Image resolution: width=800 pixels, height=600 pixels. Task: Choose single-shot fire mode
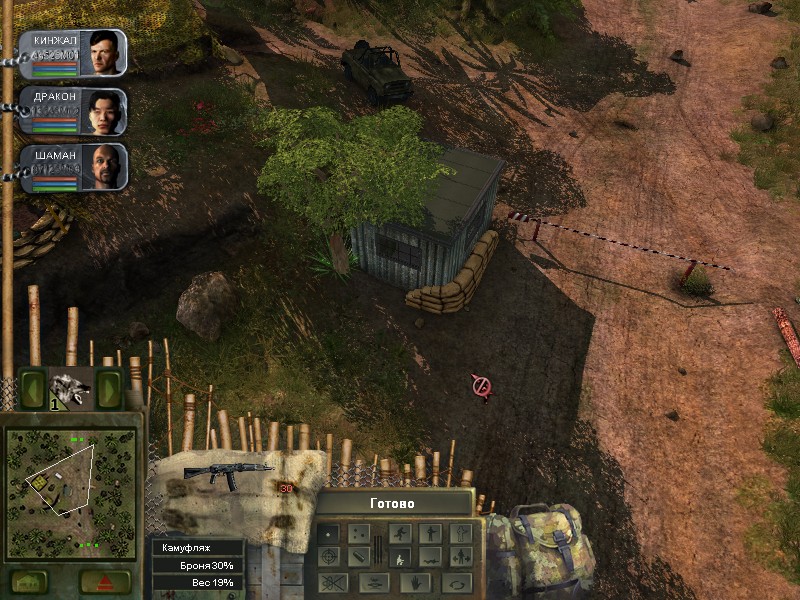(x=330, y=533)
